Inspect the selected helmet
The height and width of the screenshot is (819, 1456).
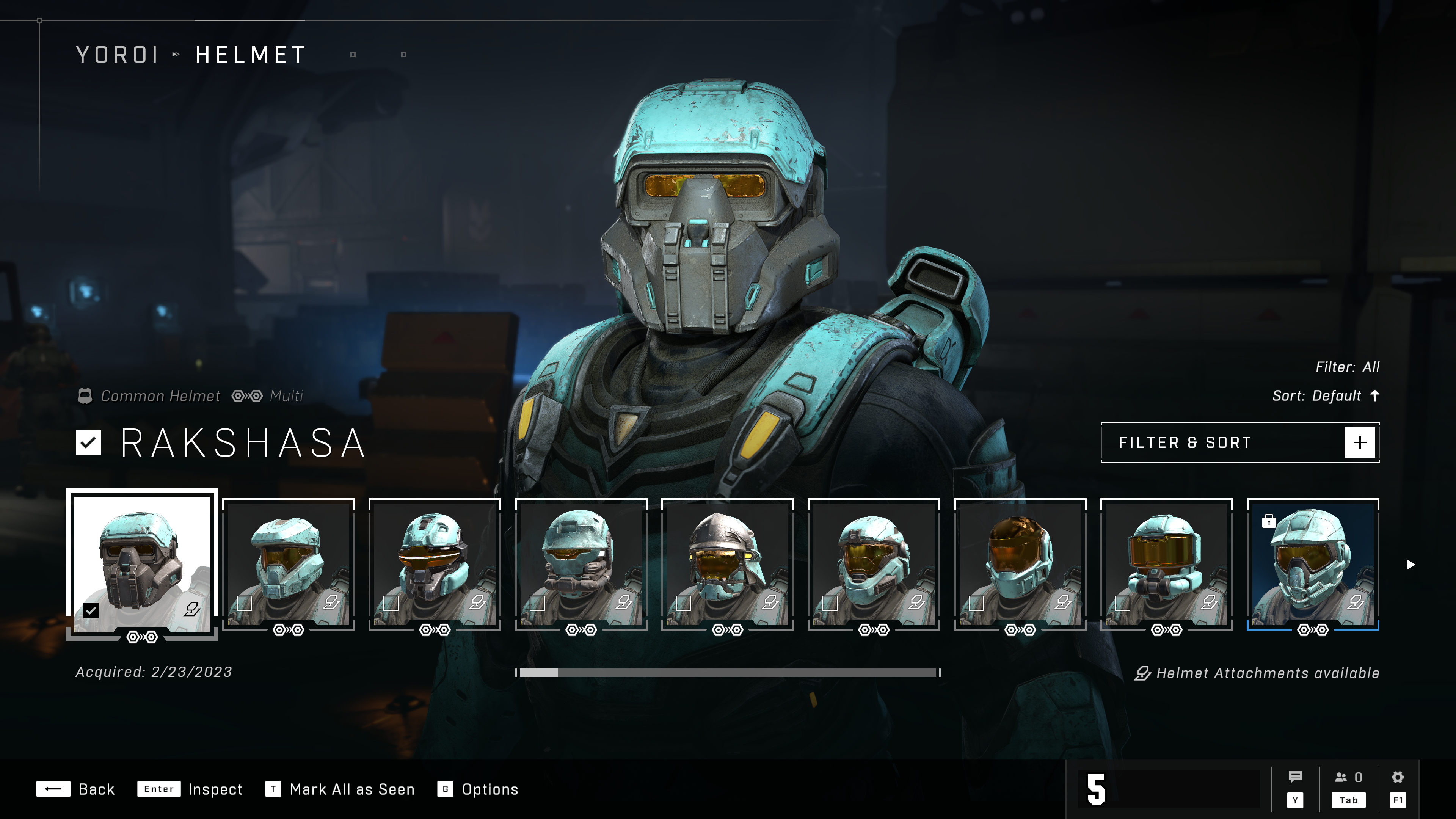[190, 789]
